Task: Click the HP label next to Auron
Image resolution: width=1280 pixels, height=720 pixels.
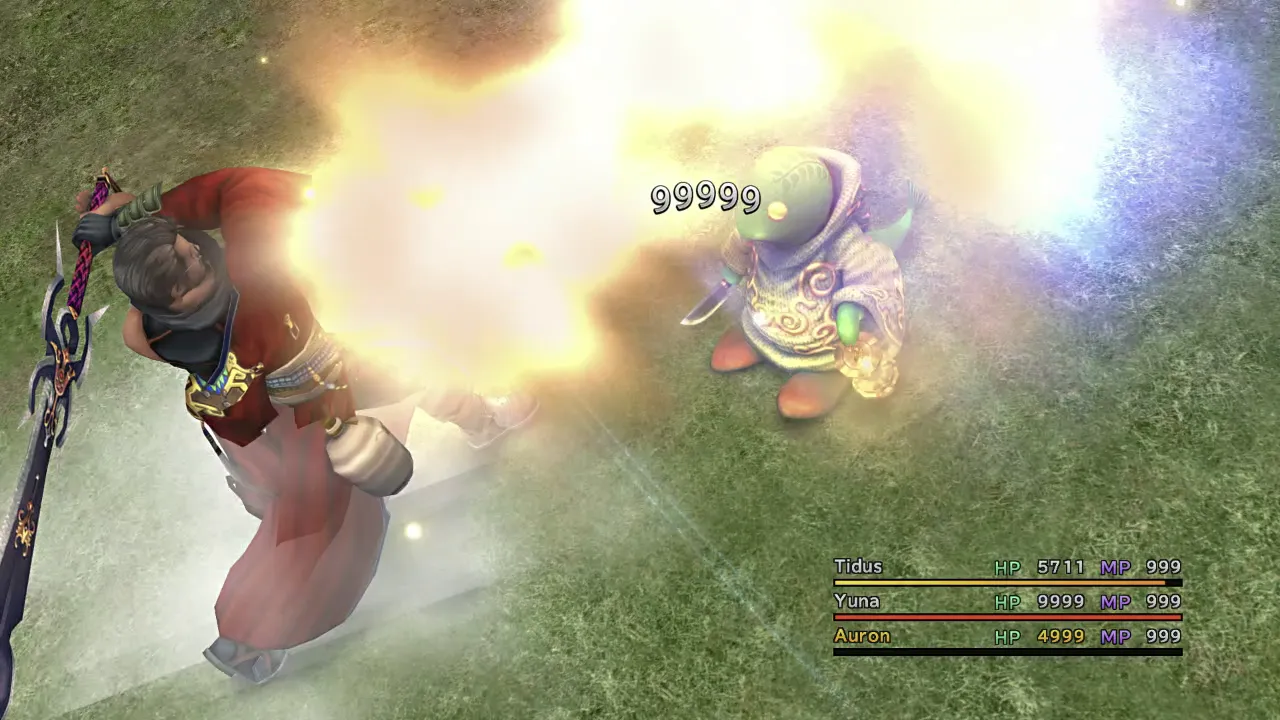Action: (1007, 635)
